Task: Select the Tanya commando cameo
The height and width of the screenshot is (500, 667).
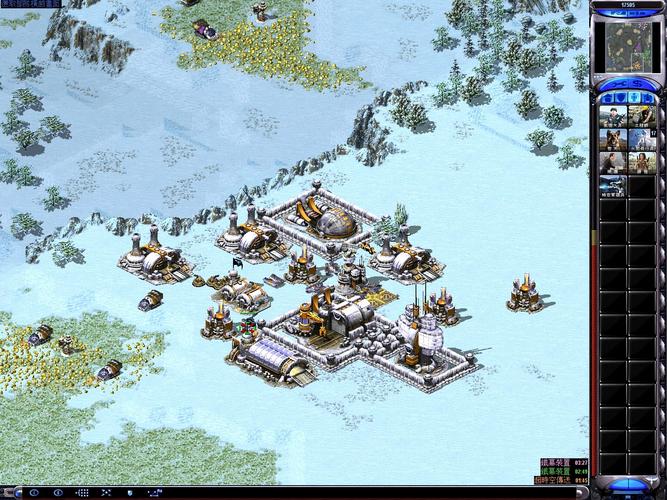Action: point(641,163)
